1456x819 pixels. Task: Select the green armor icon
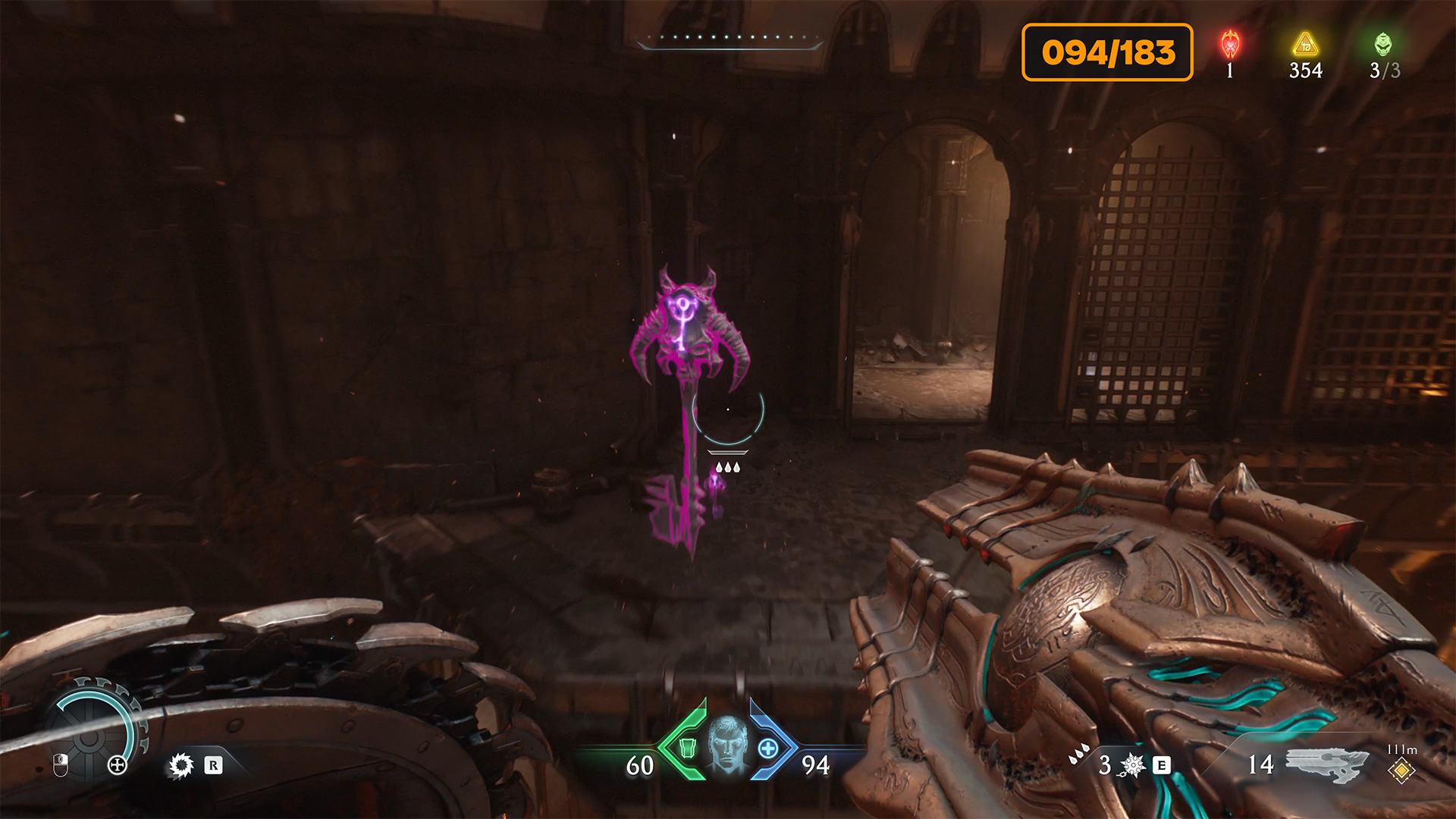click(687, 748)
